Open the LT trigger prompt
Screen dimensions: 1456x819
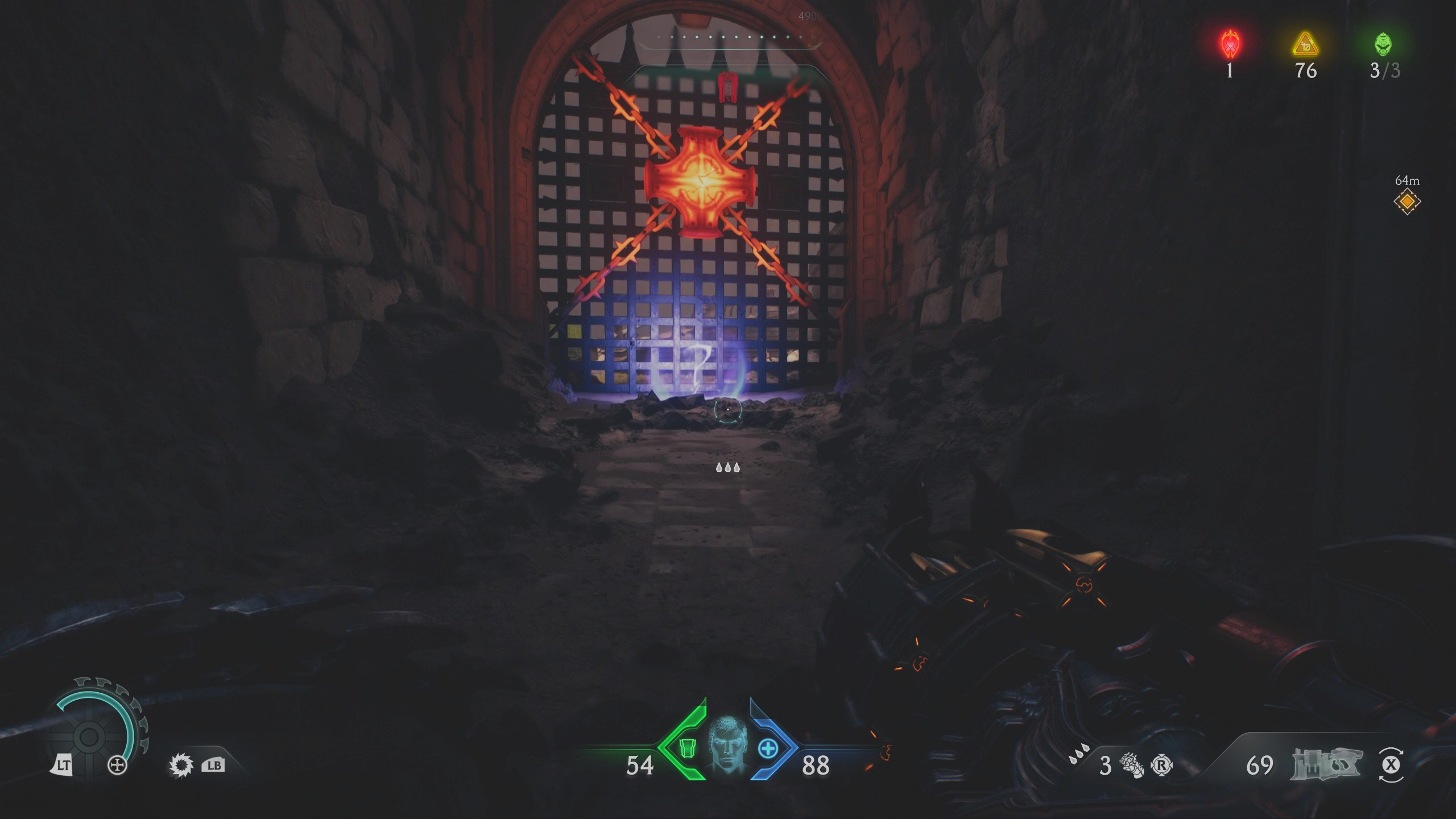64,765
